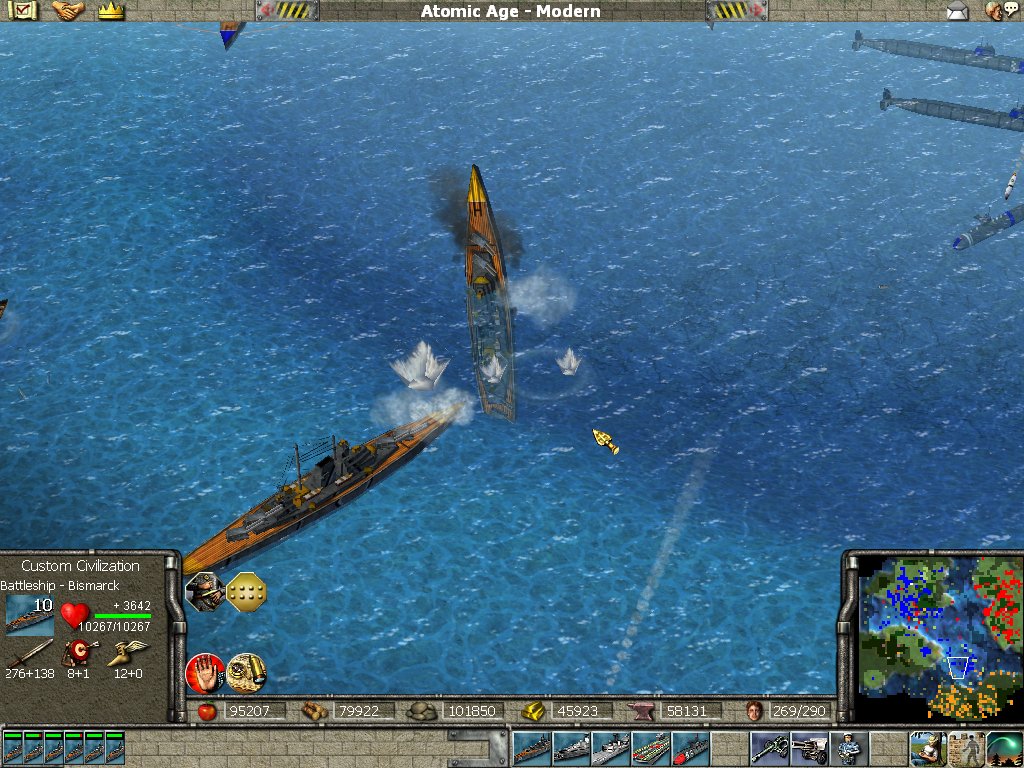Screen dimensions: 1024x768
Task: Select the field cannon group icon
Action: [808, 748]
